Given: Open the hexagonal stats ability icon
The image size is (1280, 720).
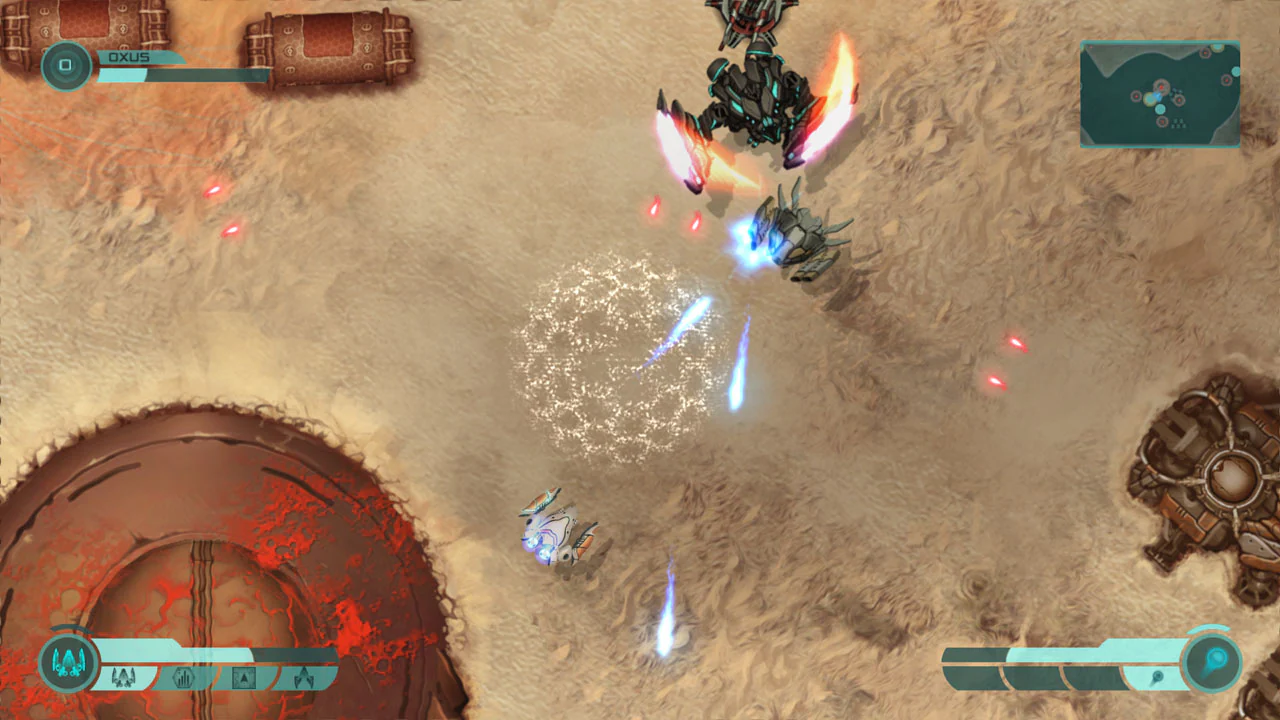Looking at the screenshot, I should pos(186,678).
